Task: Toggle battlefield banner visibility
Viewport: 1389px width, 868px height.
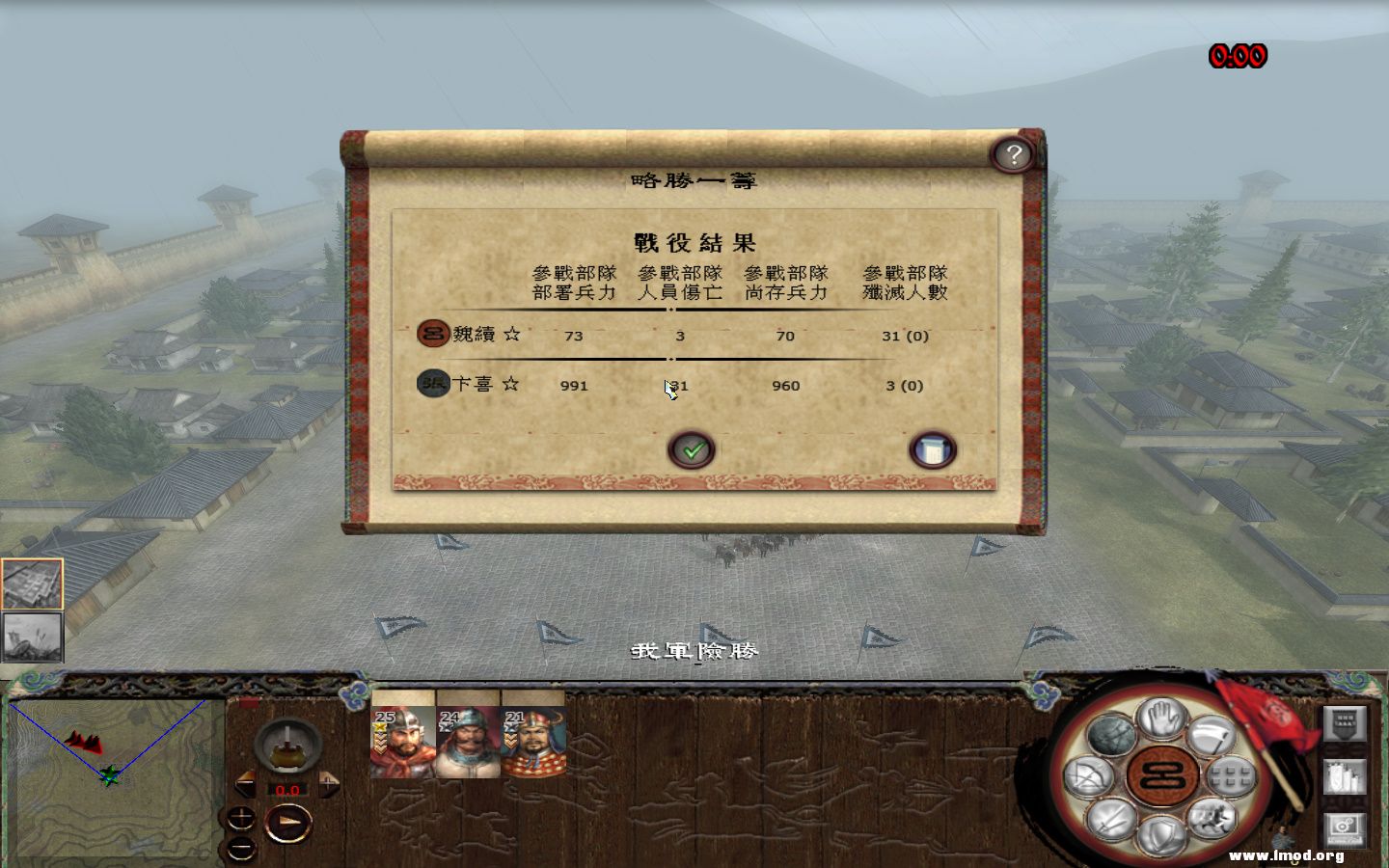Action: click(x=1345, y=724)
